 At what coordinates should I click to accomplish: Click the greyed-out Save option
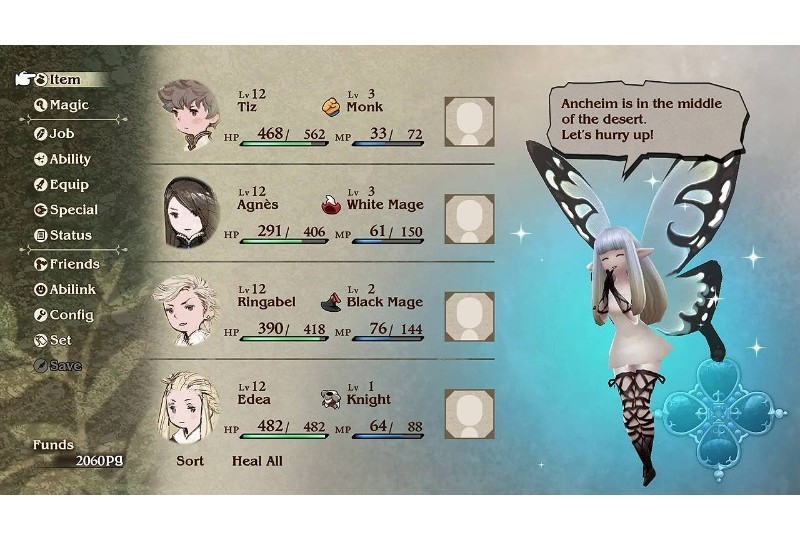click(64, 366)
